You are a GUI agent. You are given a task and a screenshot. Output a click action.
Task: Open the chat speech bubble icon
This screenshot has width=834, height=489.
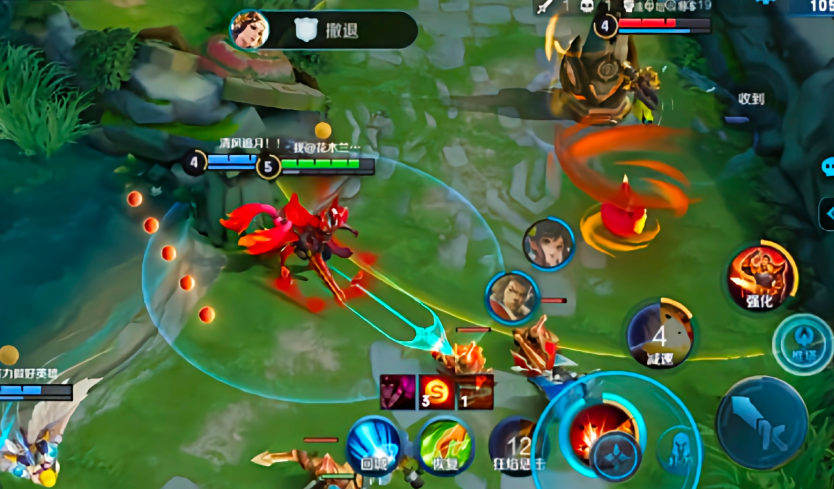click(x=827, y=166)
